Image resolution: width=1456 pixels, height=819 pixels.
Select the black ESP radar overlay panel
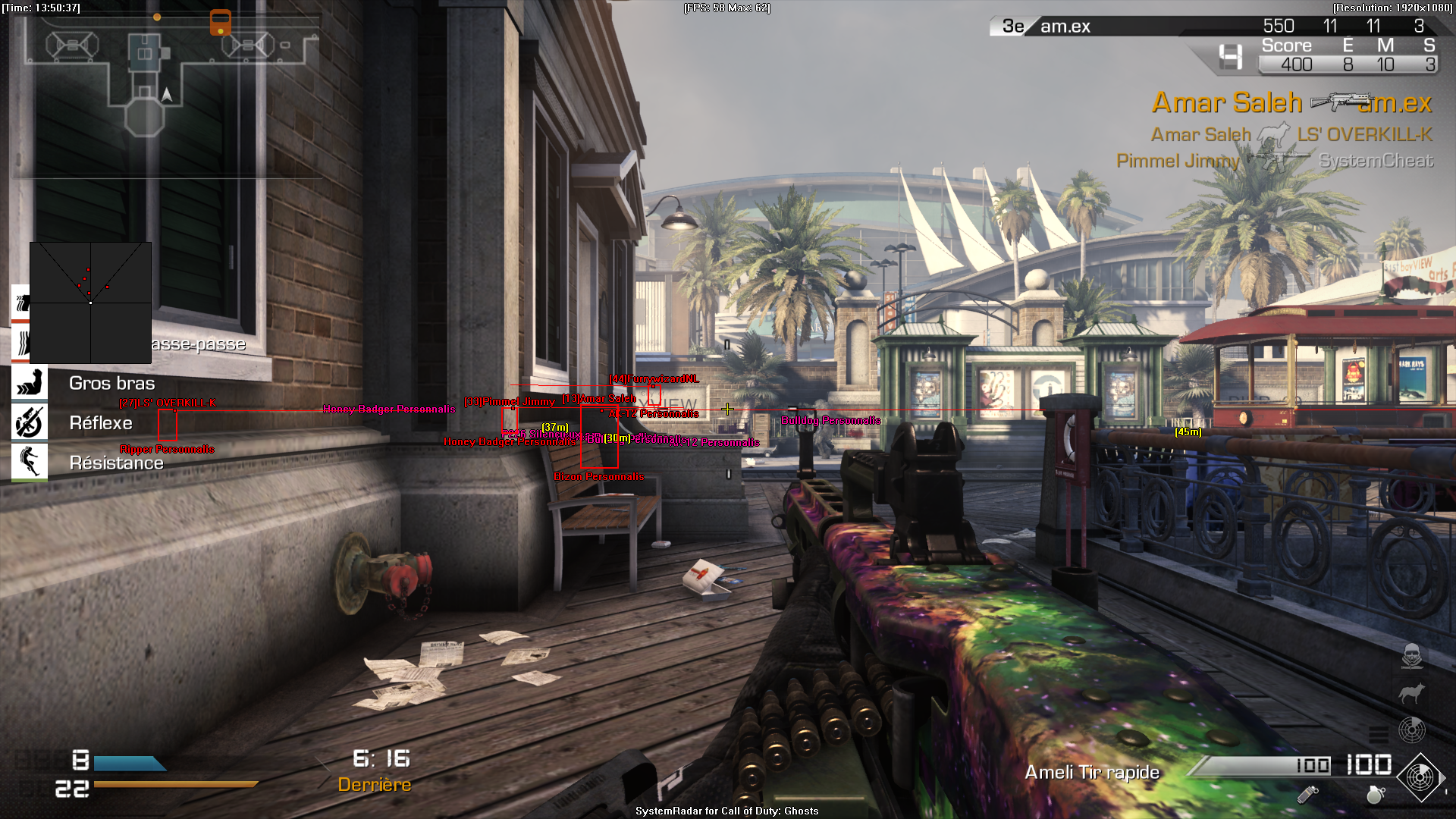pos(90,303)
